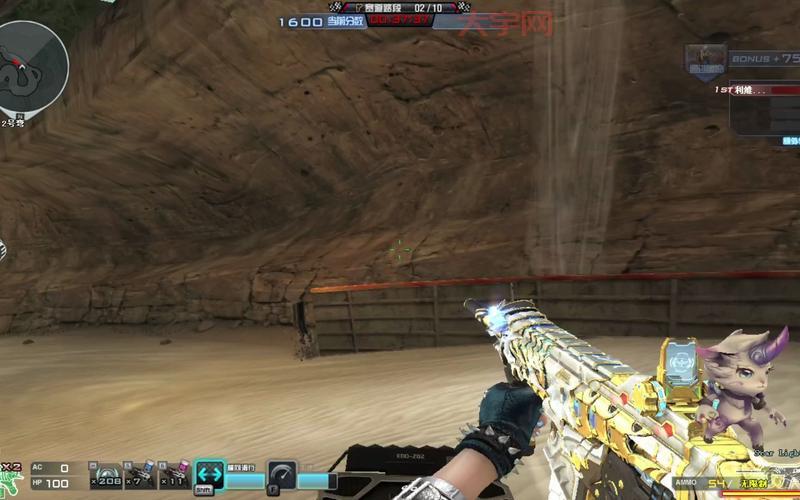Select the x208 item slot
This screenshot has width=800, height=500.
(107, 474)
